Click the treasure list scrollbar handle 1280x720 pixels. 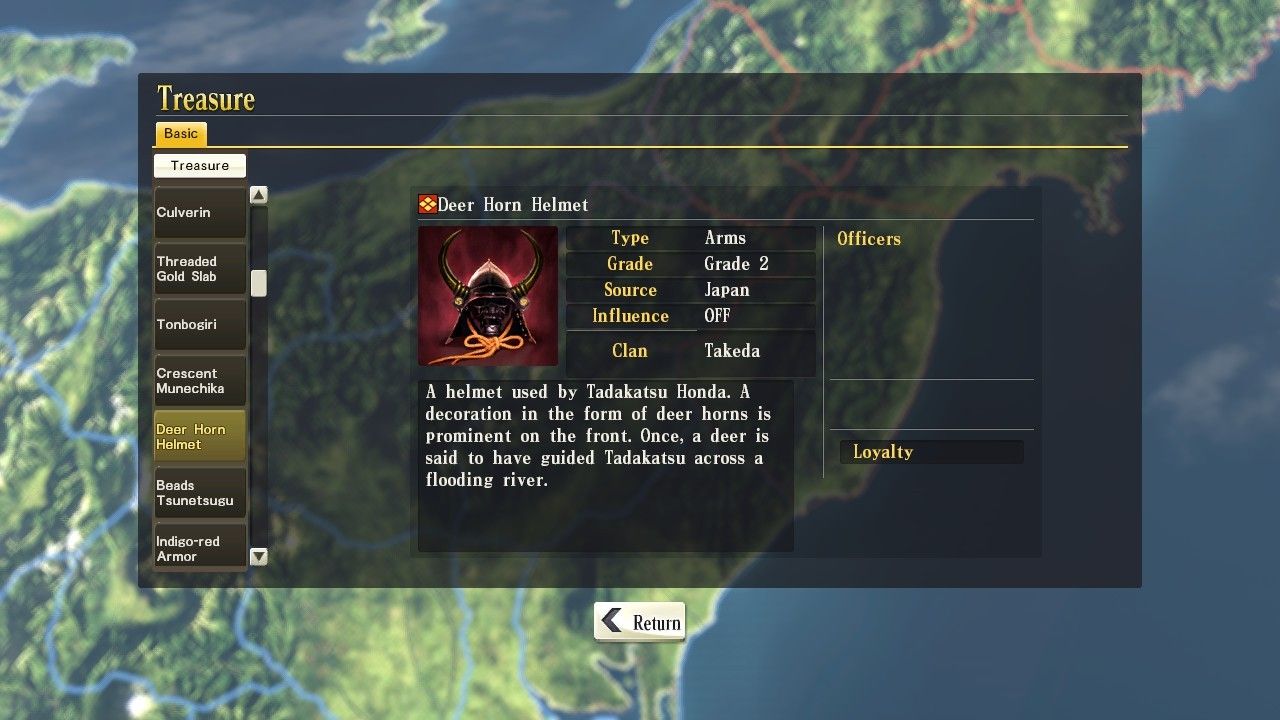coord(259,283)
